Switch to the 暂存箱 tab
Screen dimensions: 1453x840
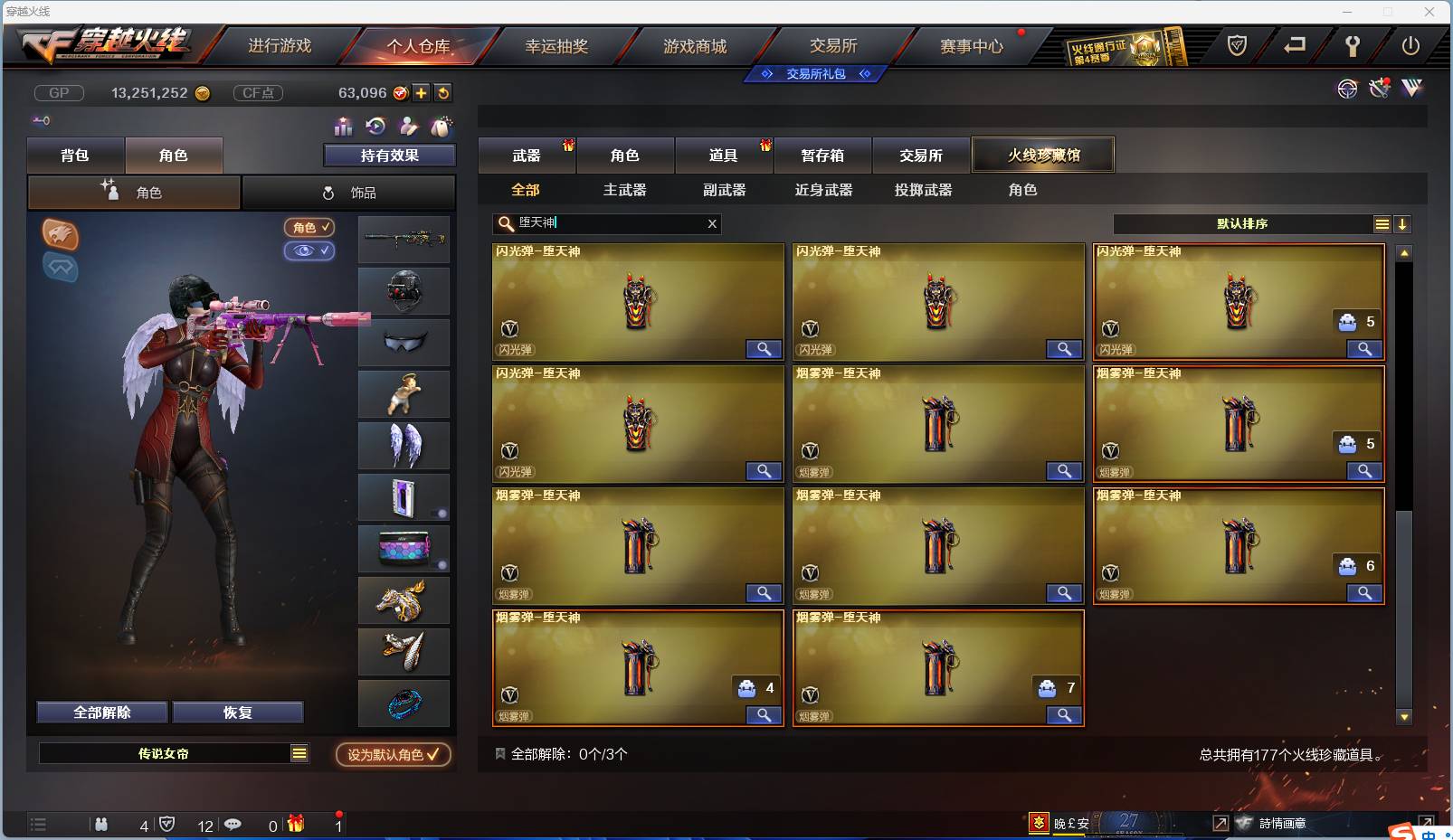coord(821,155)
